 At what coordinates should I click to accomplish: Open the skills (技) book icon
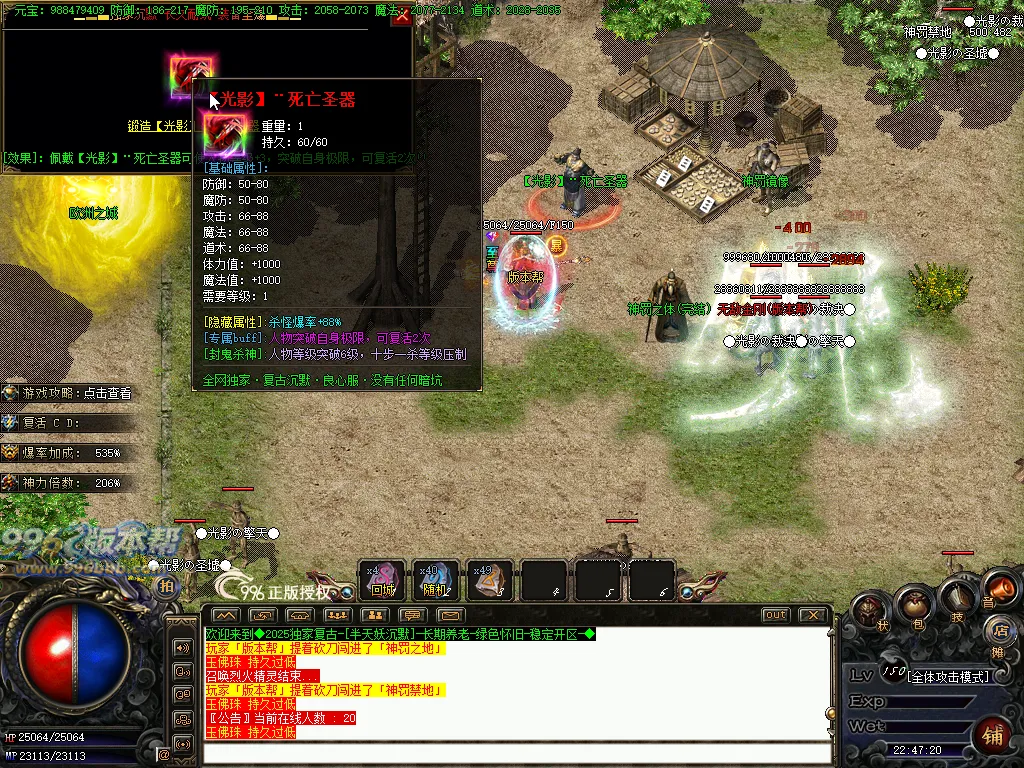[957, 600]
